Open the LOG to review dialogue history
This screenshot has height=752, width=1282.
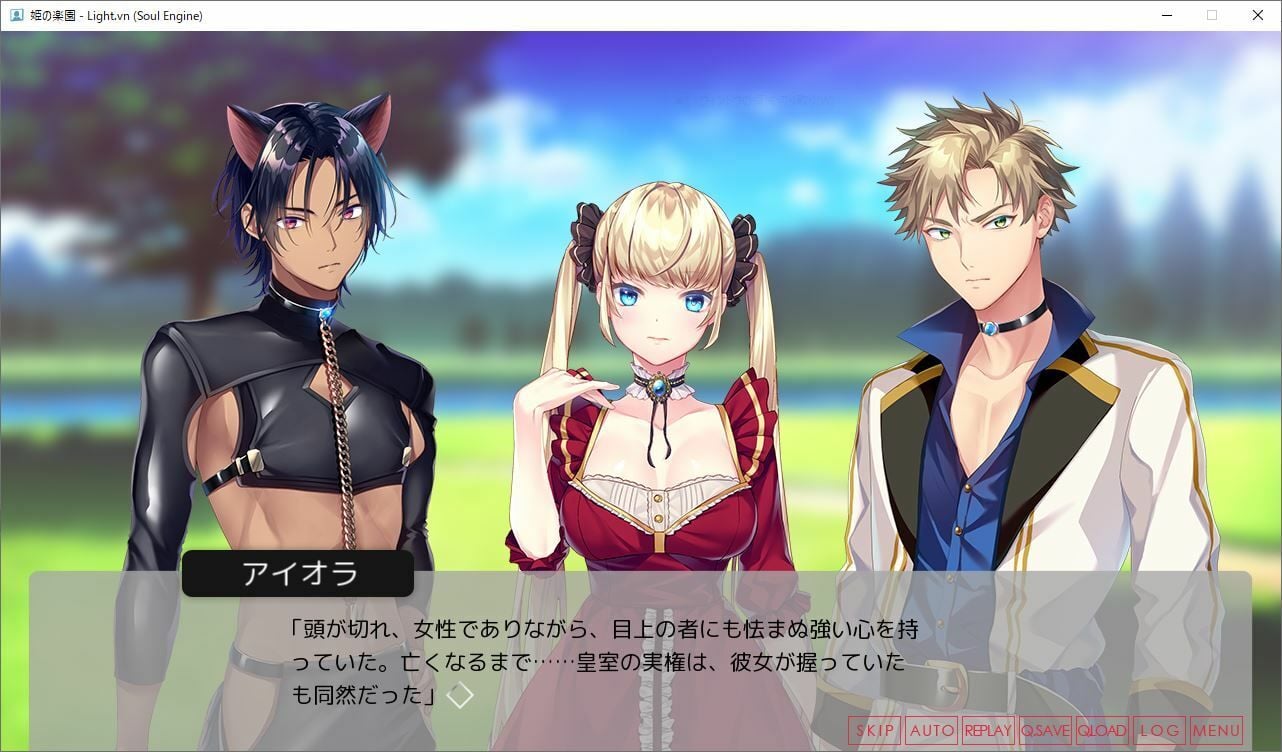point(1158,731)
